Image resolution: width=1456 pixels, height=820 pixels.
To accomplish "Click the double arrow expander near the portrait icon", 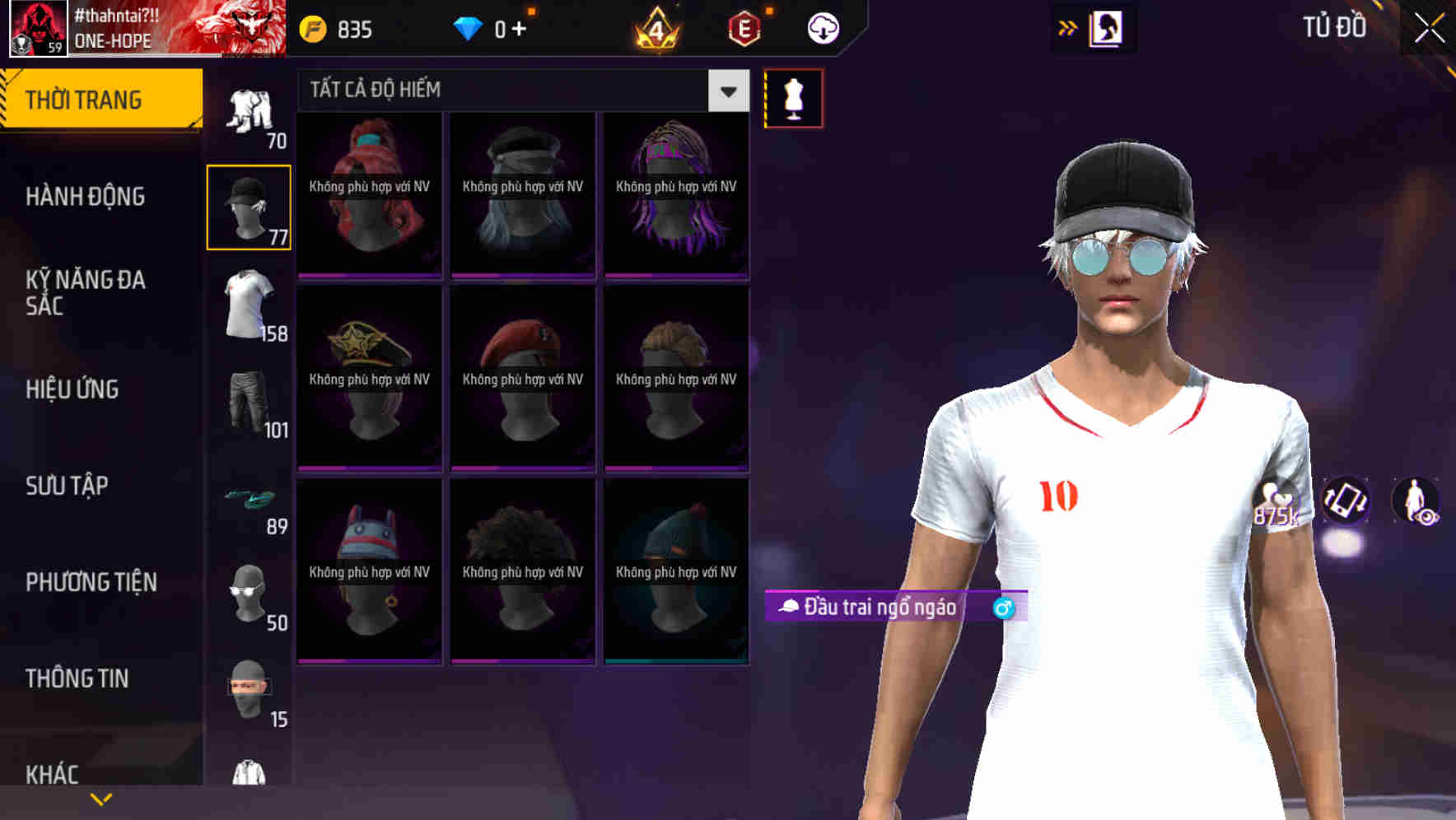I will [x=1066, y=27].
